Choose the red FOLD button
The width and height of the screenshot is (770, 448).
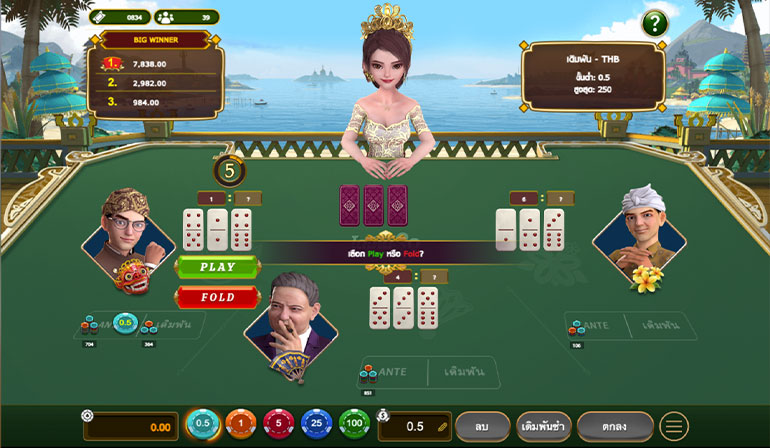(x=217, y=297)
